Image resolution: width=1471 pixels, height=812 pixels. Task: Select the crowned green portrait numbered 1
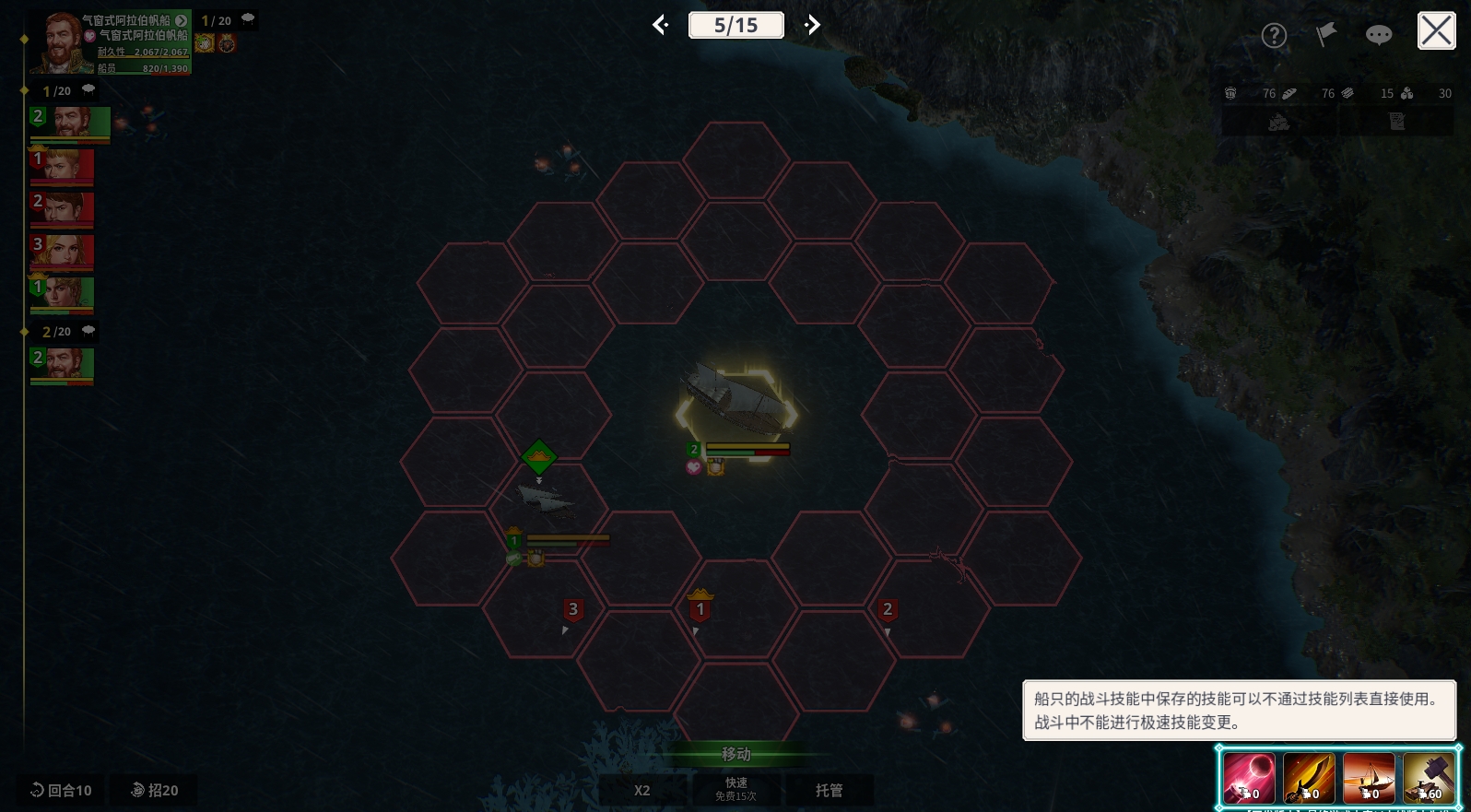63,294
